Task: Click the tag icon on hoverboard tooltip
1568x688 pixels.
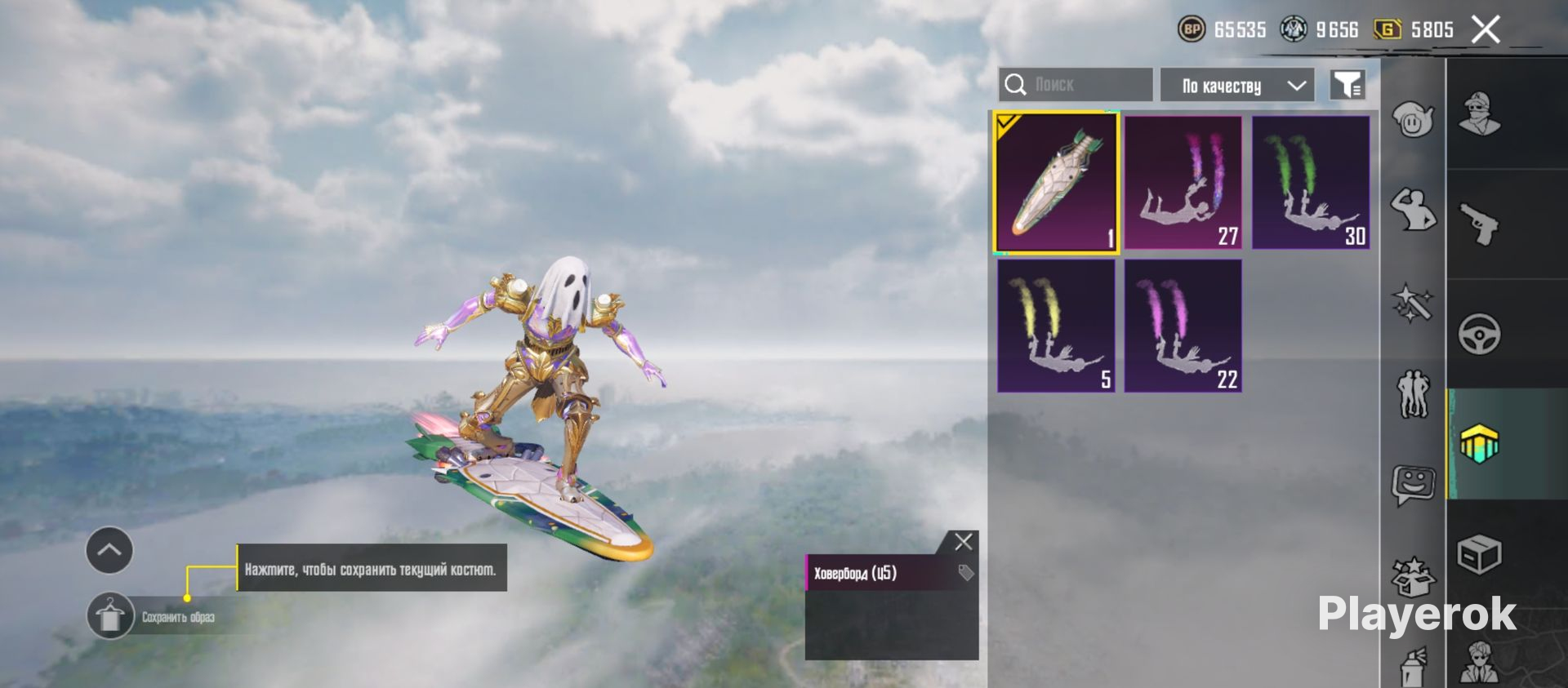Action: [966, 573]
